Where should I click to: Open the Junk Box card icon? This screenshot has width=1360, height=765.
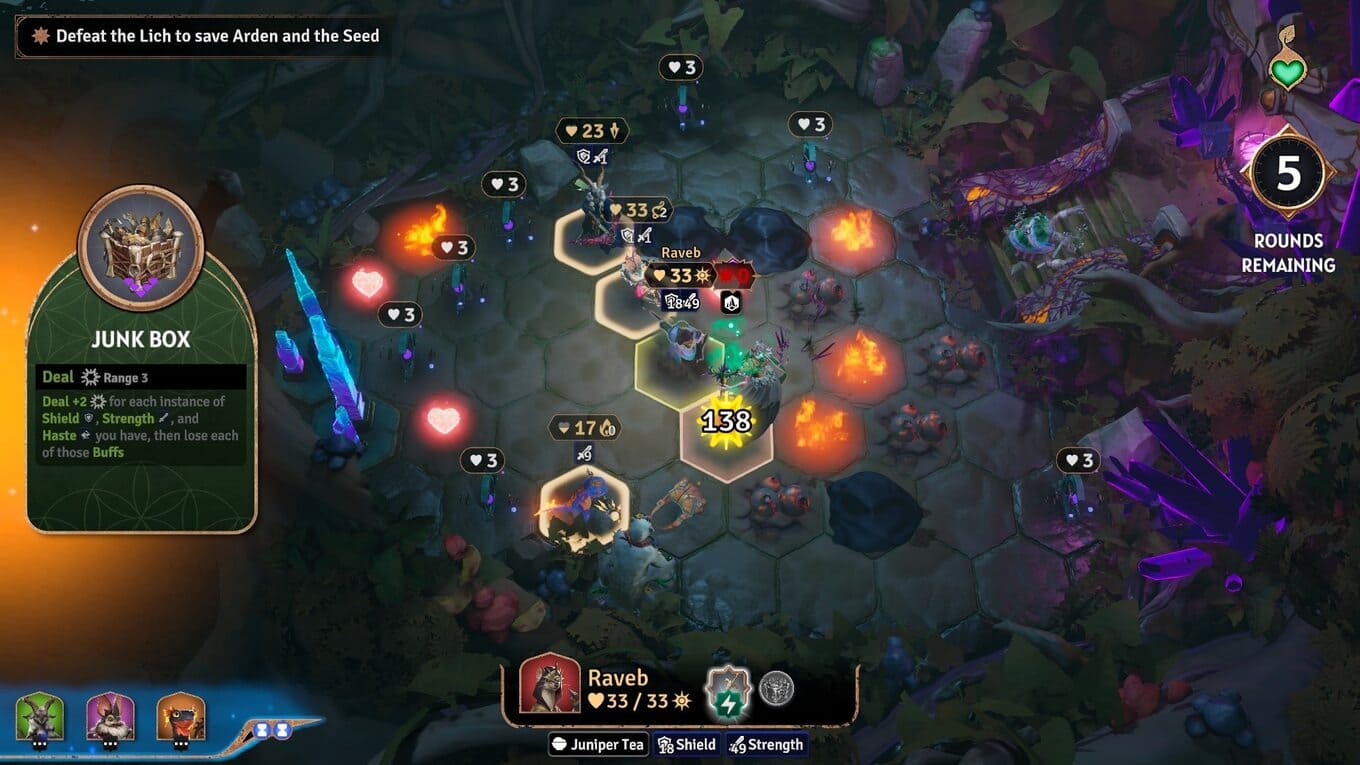pyautogui.click(x=140, y=247)
